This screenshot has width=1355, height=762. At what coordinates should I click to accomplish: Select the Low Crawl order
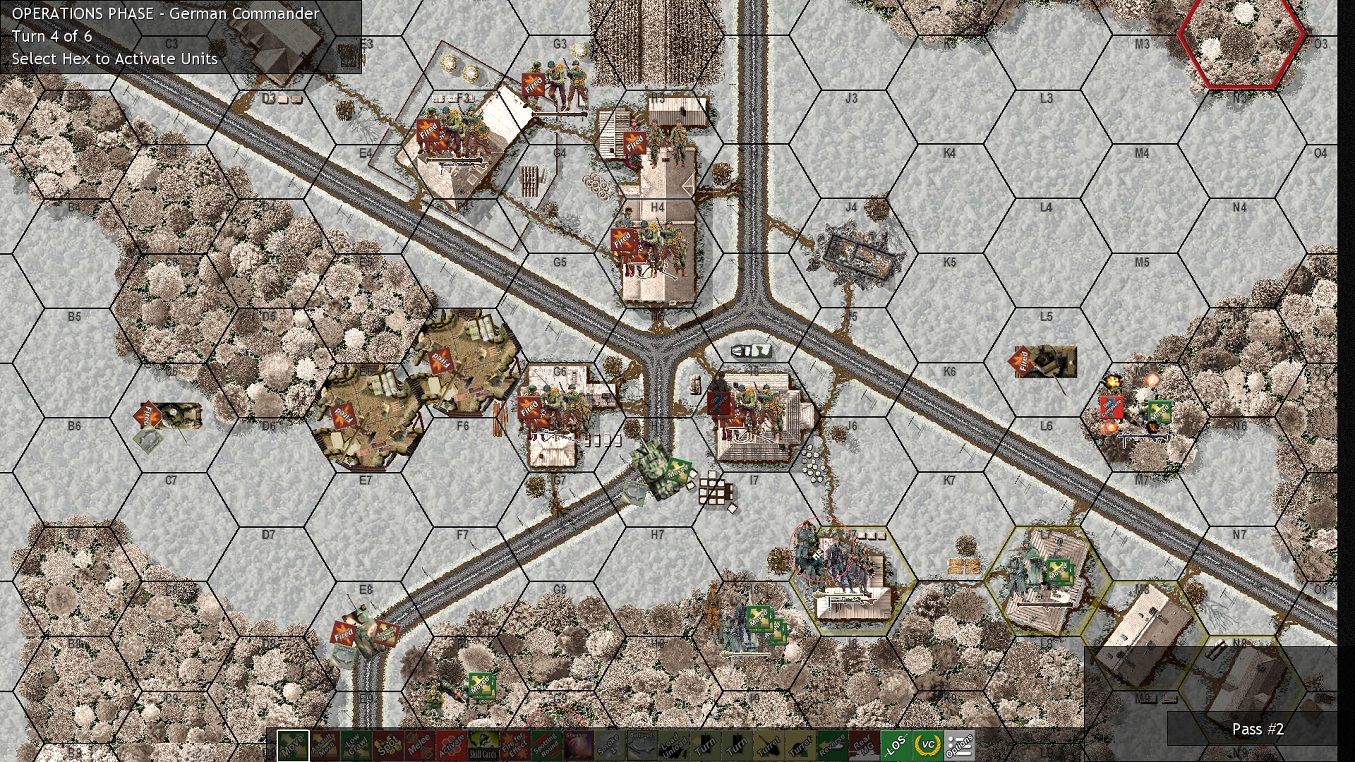355,745
